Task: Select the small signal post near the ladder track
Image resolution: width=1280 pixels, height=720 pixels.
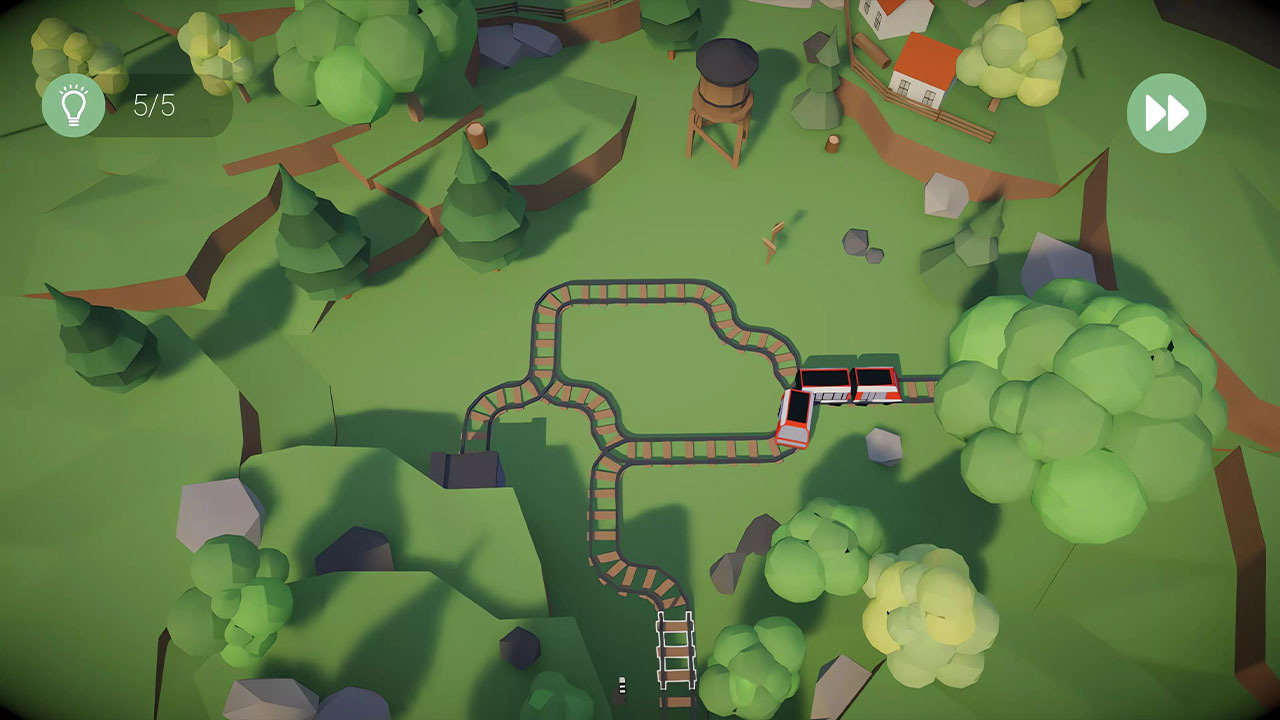Action: (x=622, y=684)
